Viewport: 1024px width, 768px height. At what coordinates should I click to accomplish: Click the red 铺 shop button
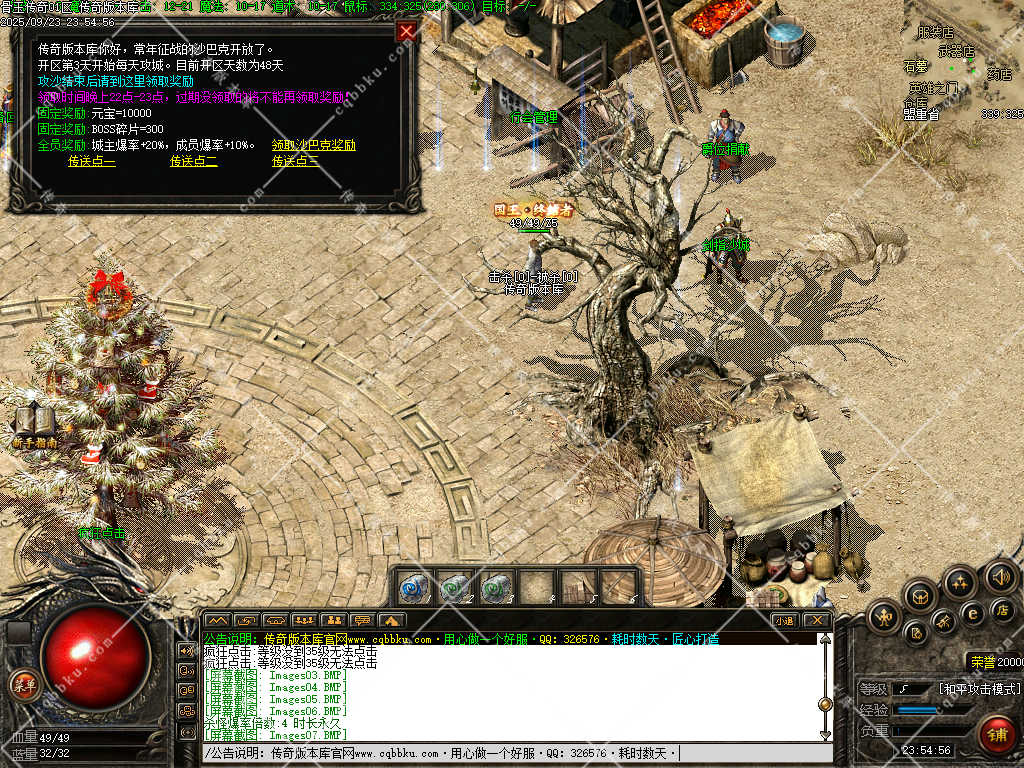[x=996, y=735]
